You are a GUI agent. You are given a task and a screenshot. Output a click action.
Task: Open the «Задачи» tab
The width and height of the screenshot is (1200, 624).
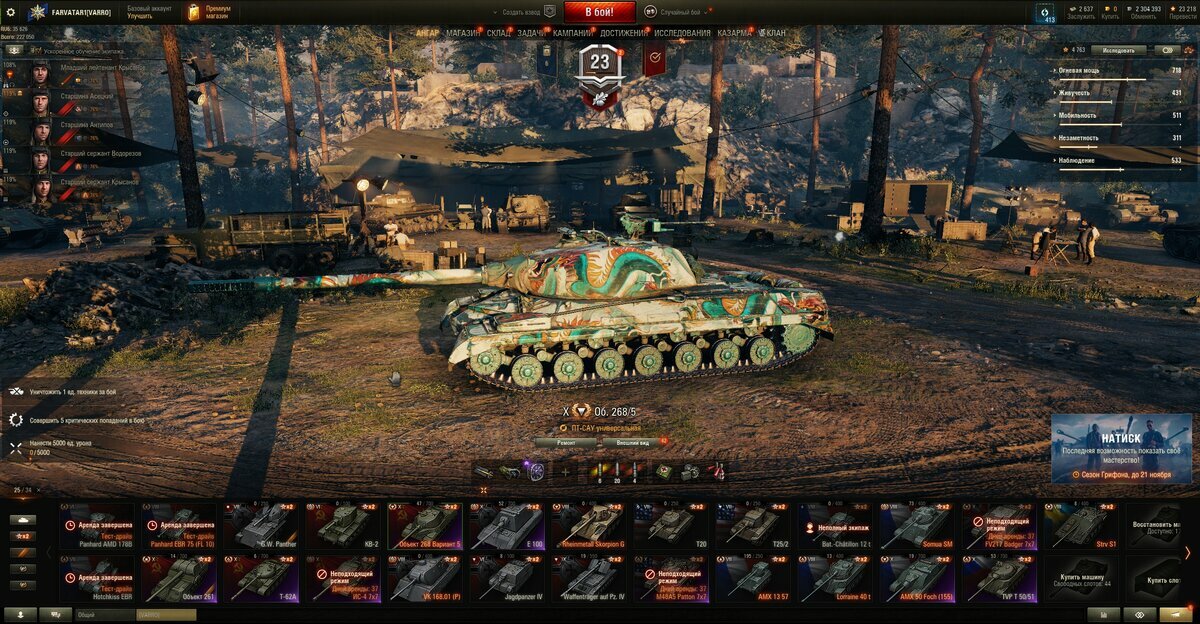[532, 33]
